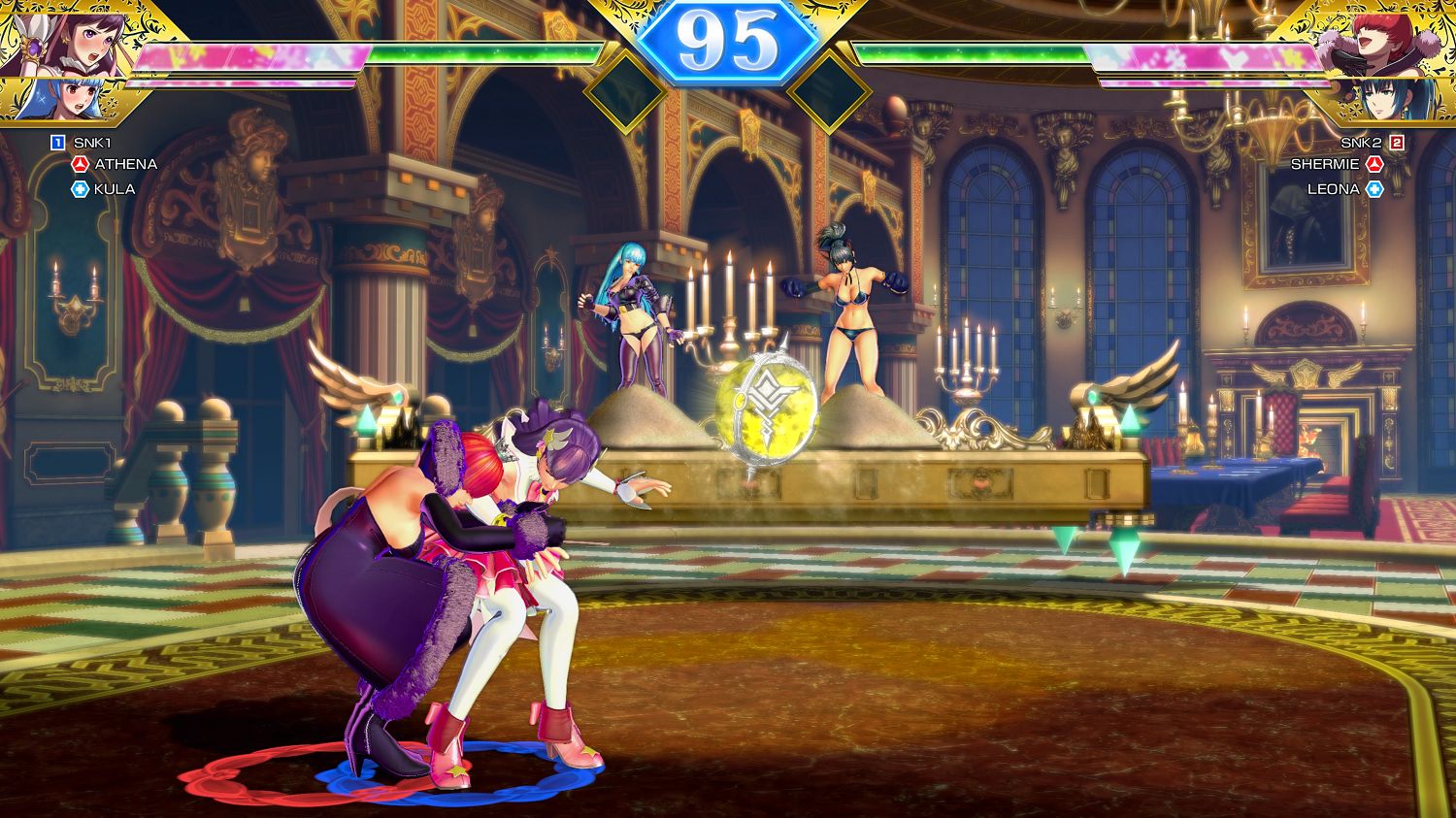Select the KULA name label

pyautogui.click(x=115, y=188)
